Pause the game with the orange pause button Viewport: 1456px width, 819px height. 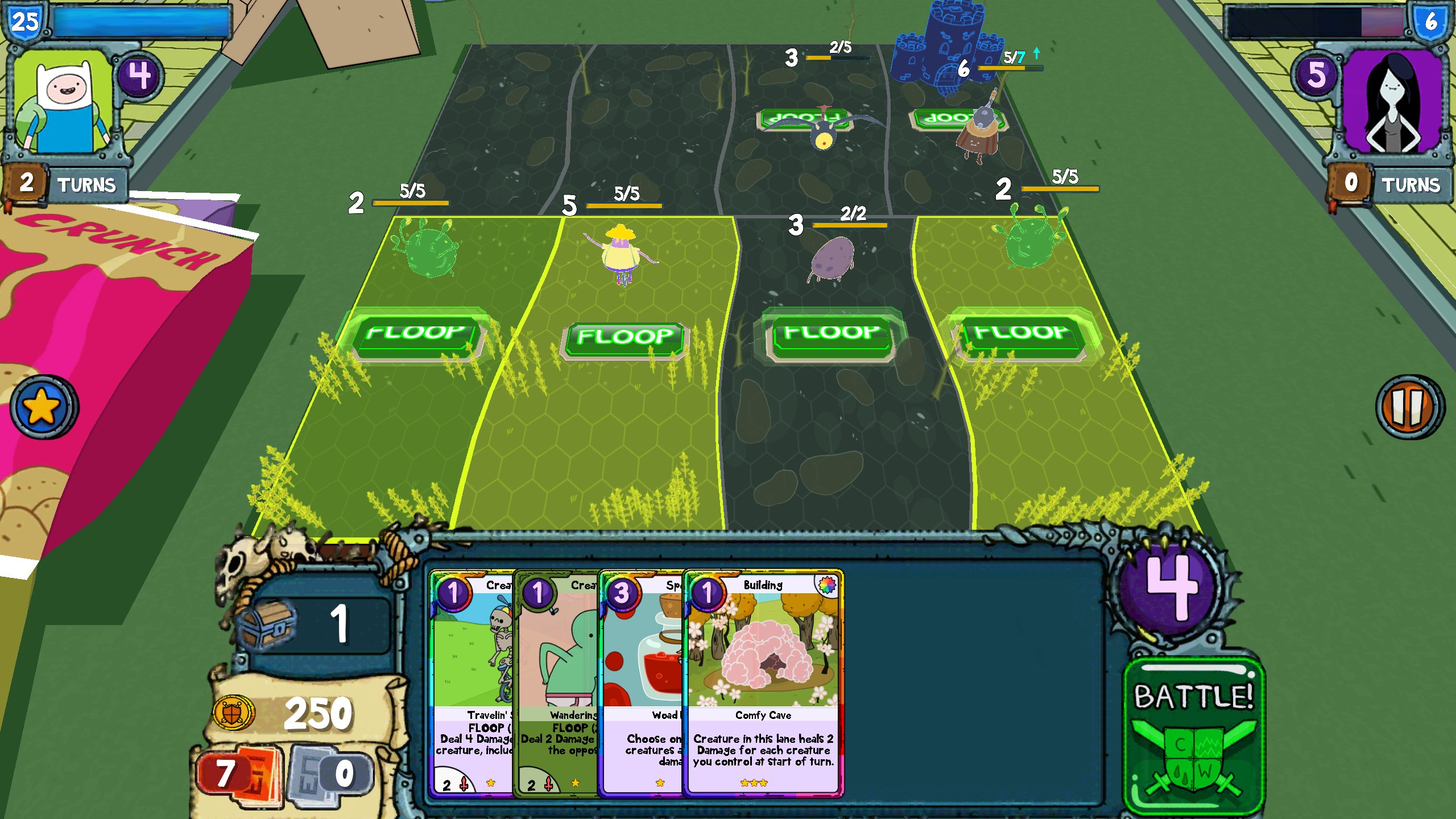[1409, 407]
